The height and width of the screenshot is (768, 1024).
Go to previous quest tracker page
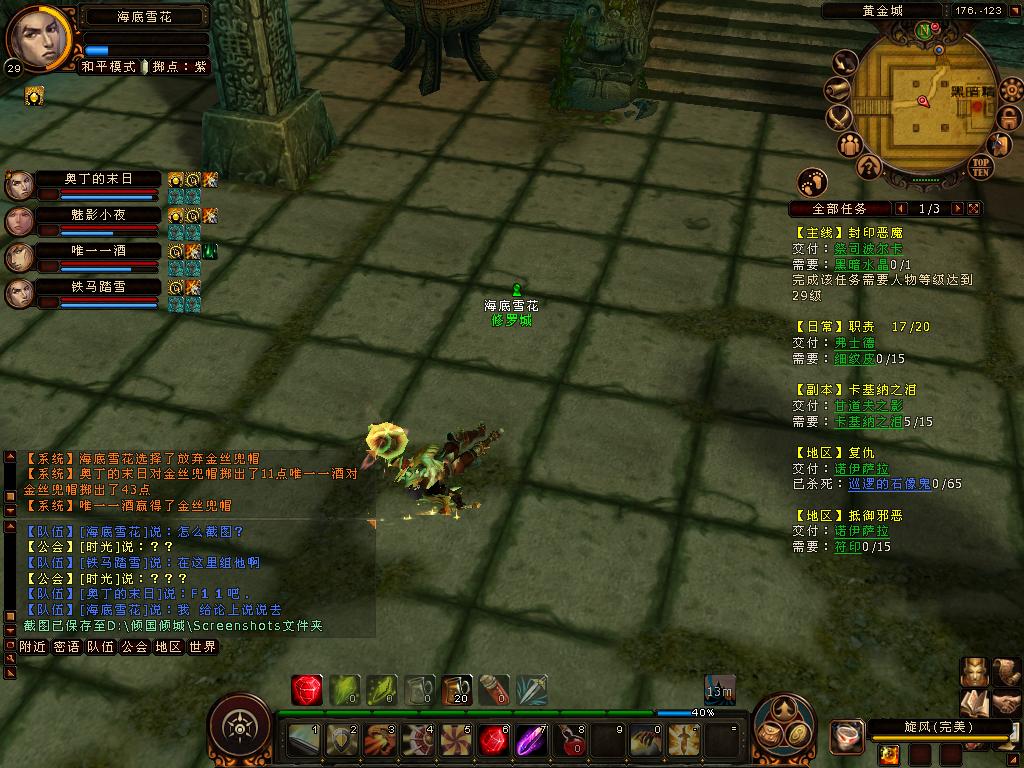(x=902, y=209)
